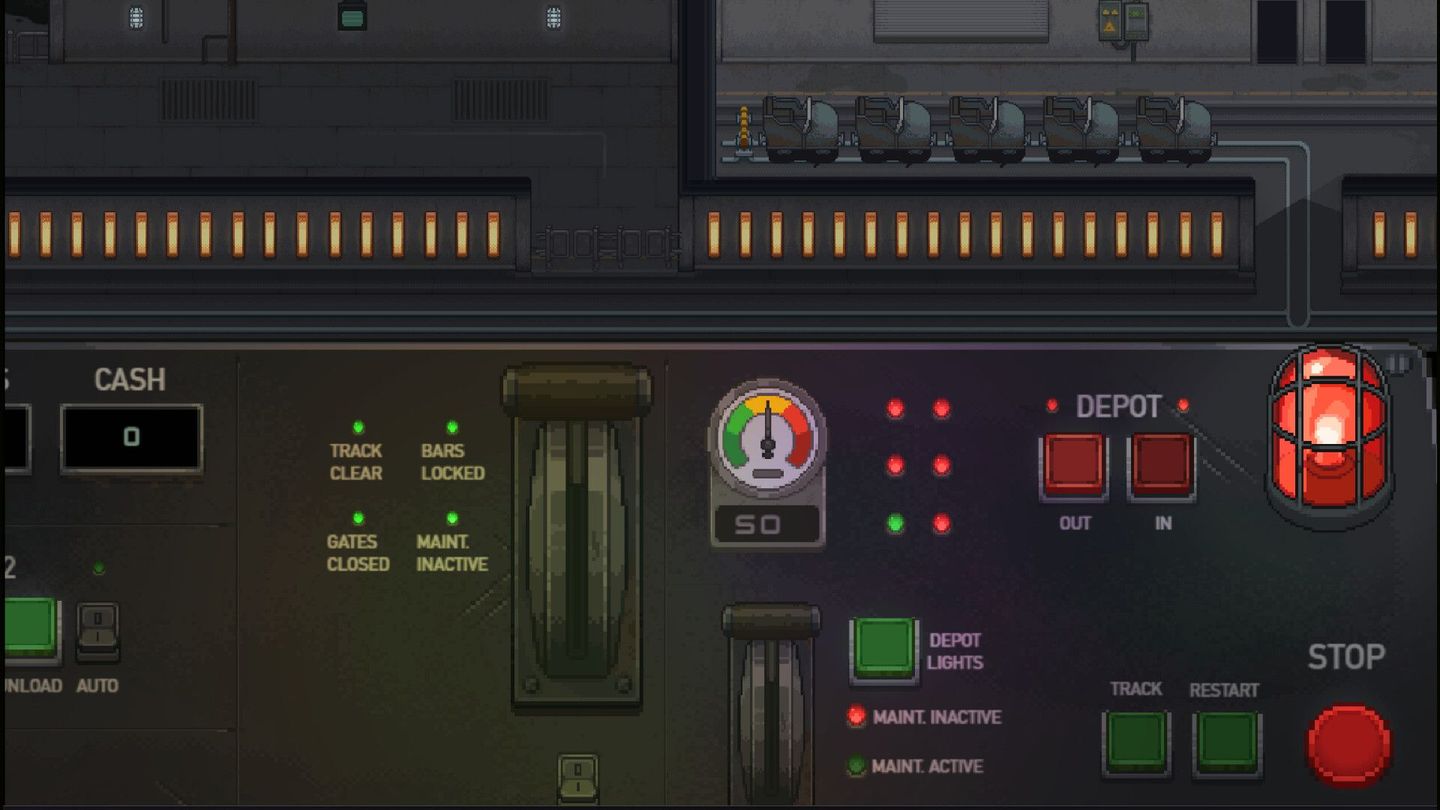
Task: Click the indicator lamp above the AUTO switch
Action: pyautogui.click(x=96, y=568)
